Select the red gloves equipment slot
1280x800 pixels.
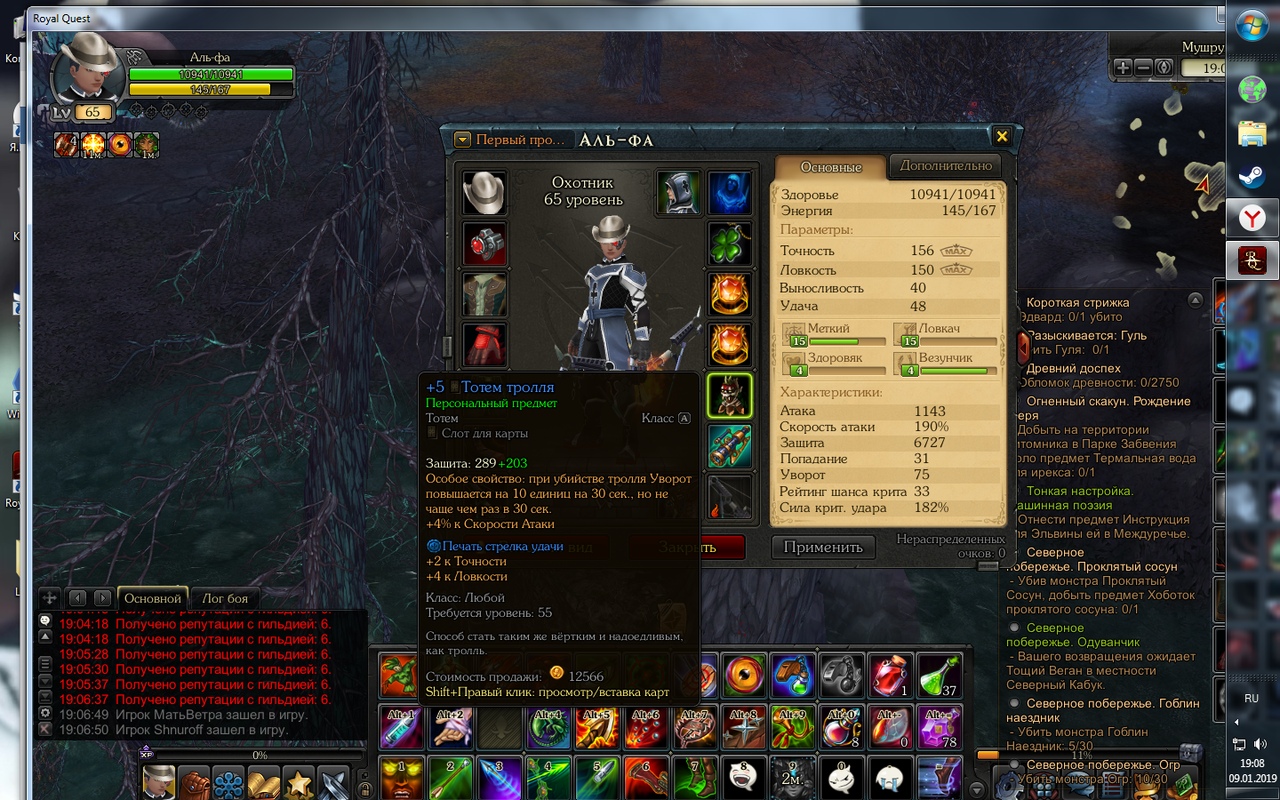click(484, 345)
